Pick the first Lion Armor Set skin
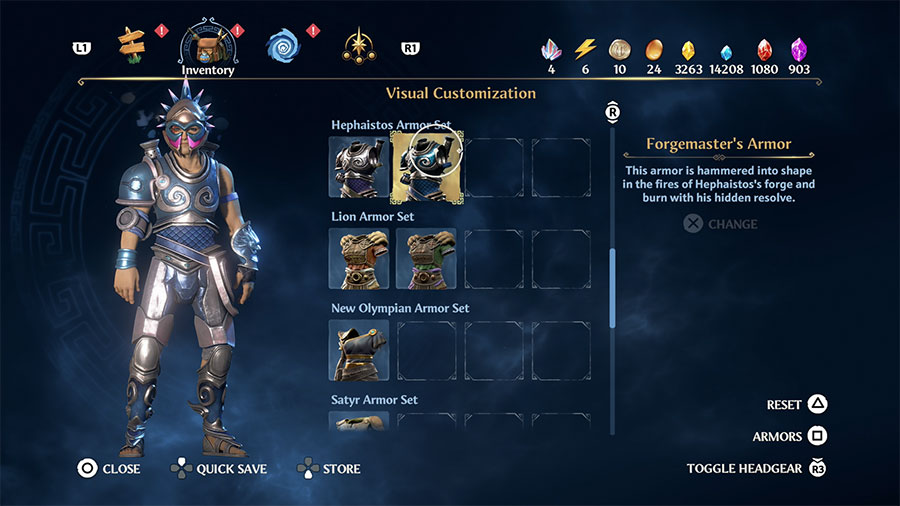Screen dimensions: 900x506 click(x=359, y=258)
